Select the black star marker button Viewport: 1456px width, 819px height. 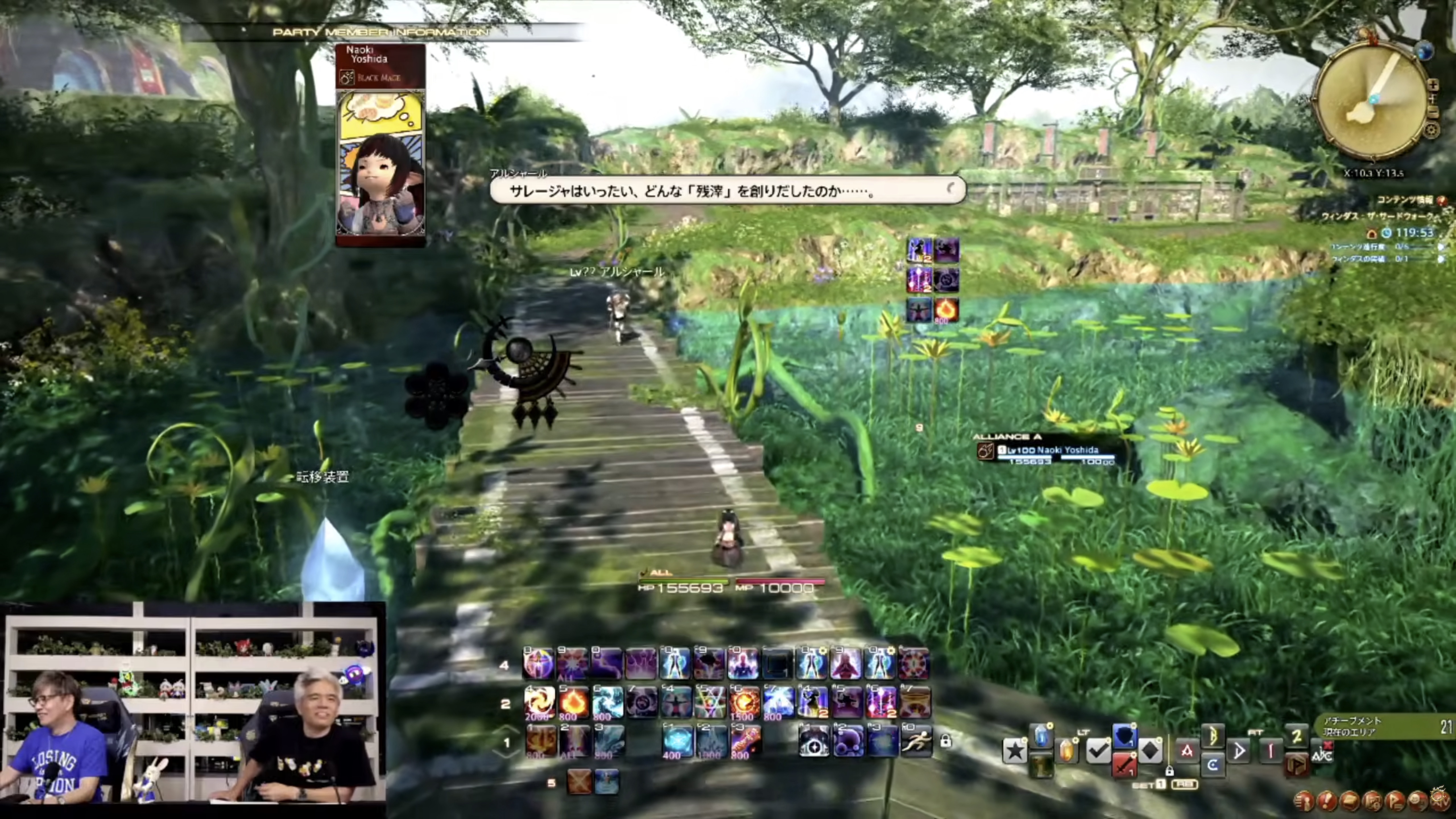pos(1015,751)
